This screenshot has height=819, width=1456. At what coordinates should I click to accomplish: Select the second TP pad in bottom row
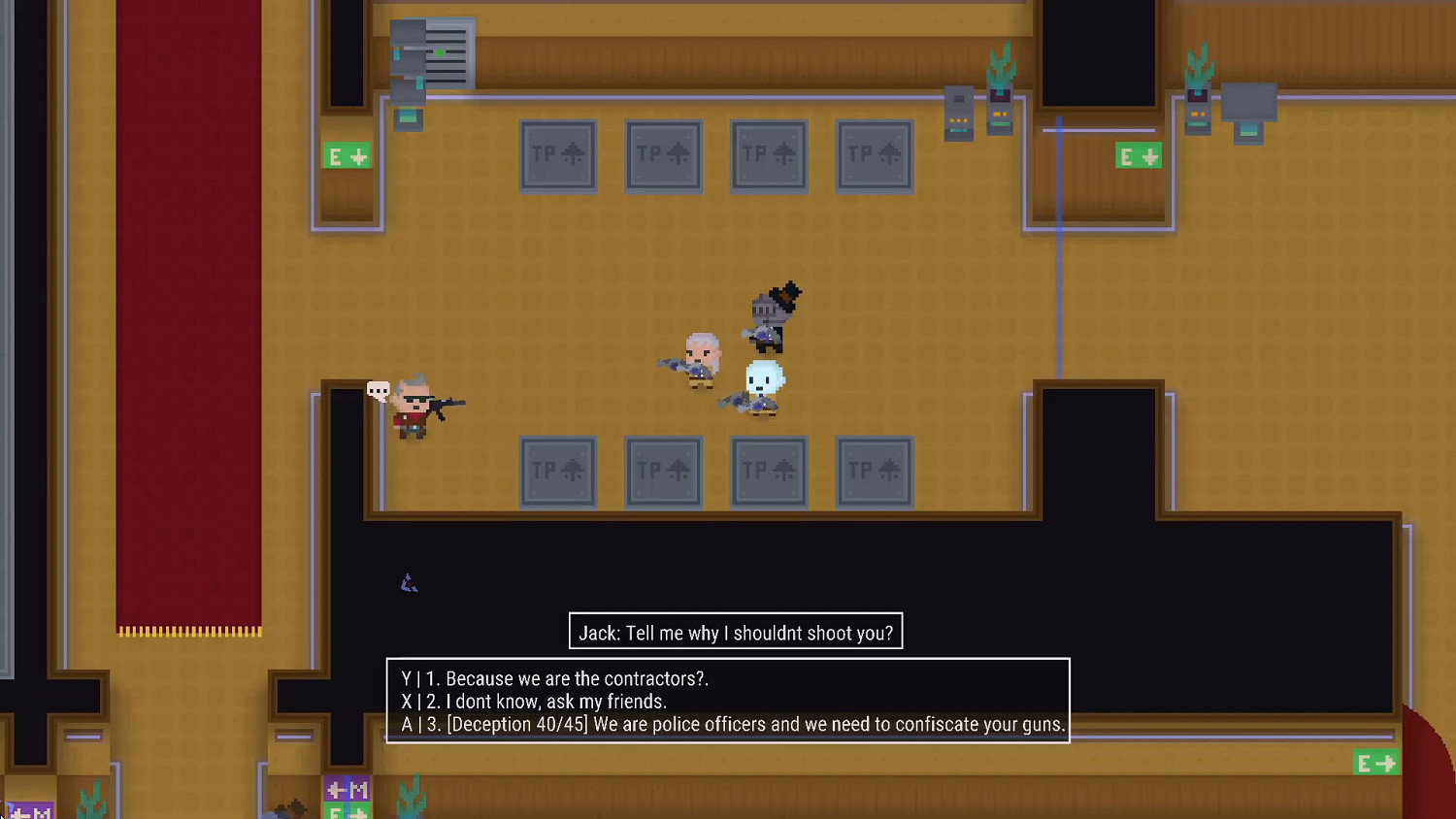point(663,472)
